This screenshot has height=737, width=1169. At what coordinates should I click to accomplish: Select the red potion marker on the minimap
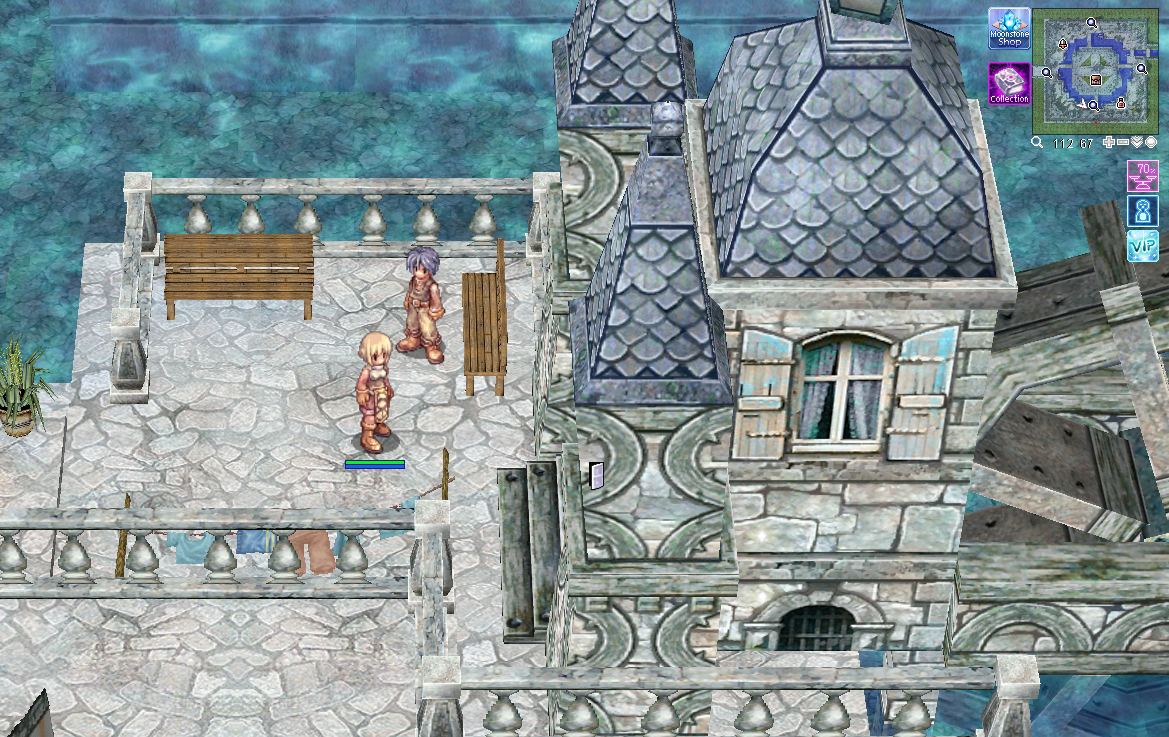pyautogui.click(x=1120, y=103)
